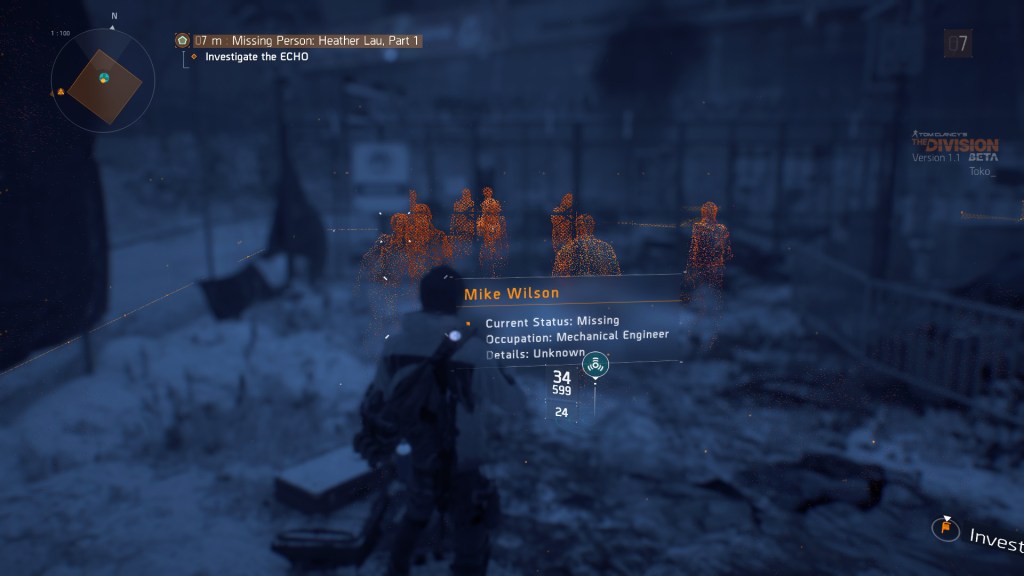
Task: Activate the teal pulse skill icon
Action: (x=596, y=365)
